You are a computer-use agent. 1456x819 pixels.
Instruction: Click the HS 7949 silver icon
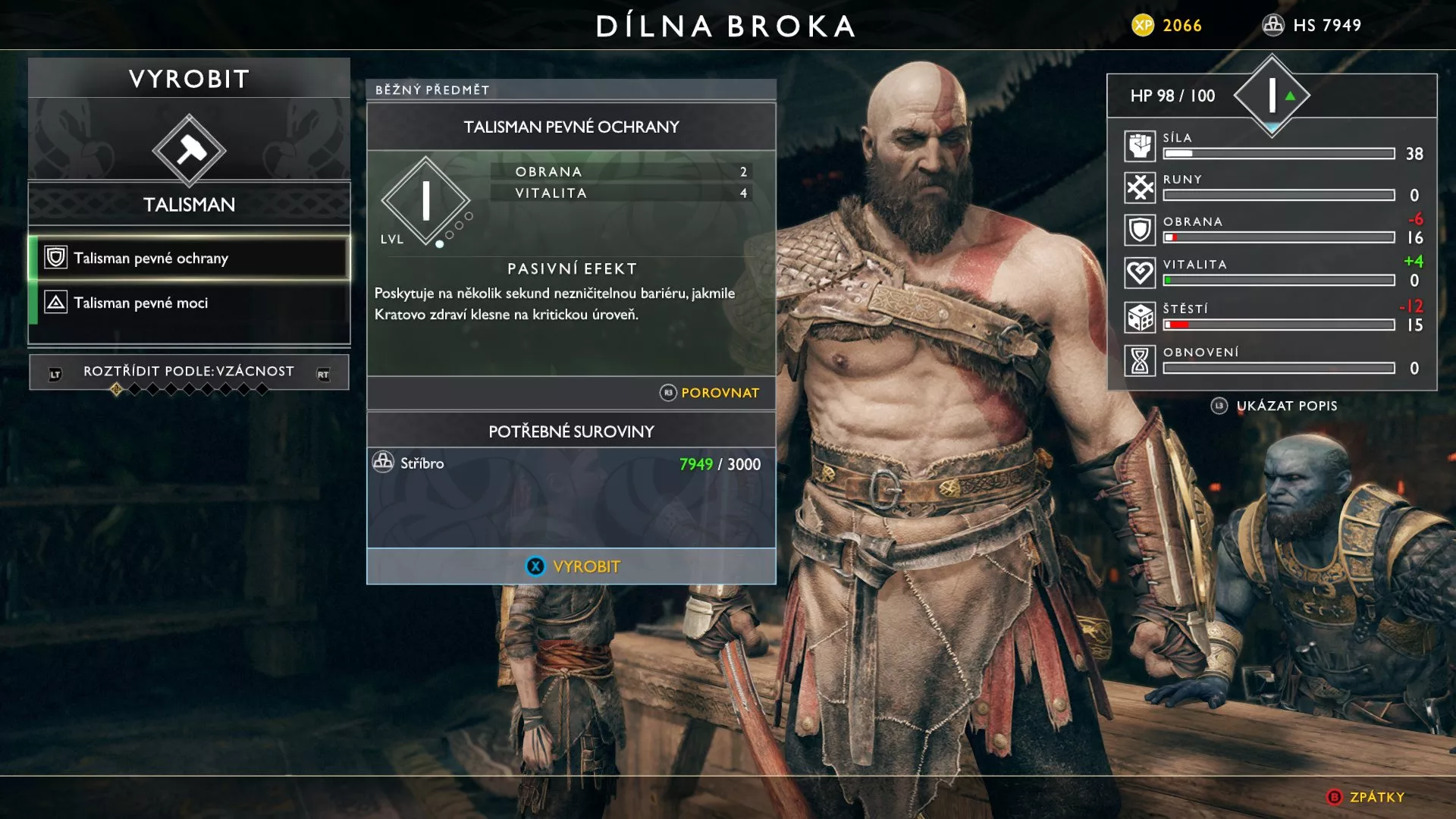coord(1272,25)
